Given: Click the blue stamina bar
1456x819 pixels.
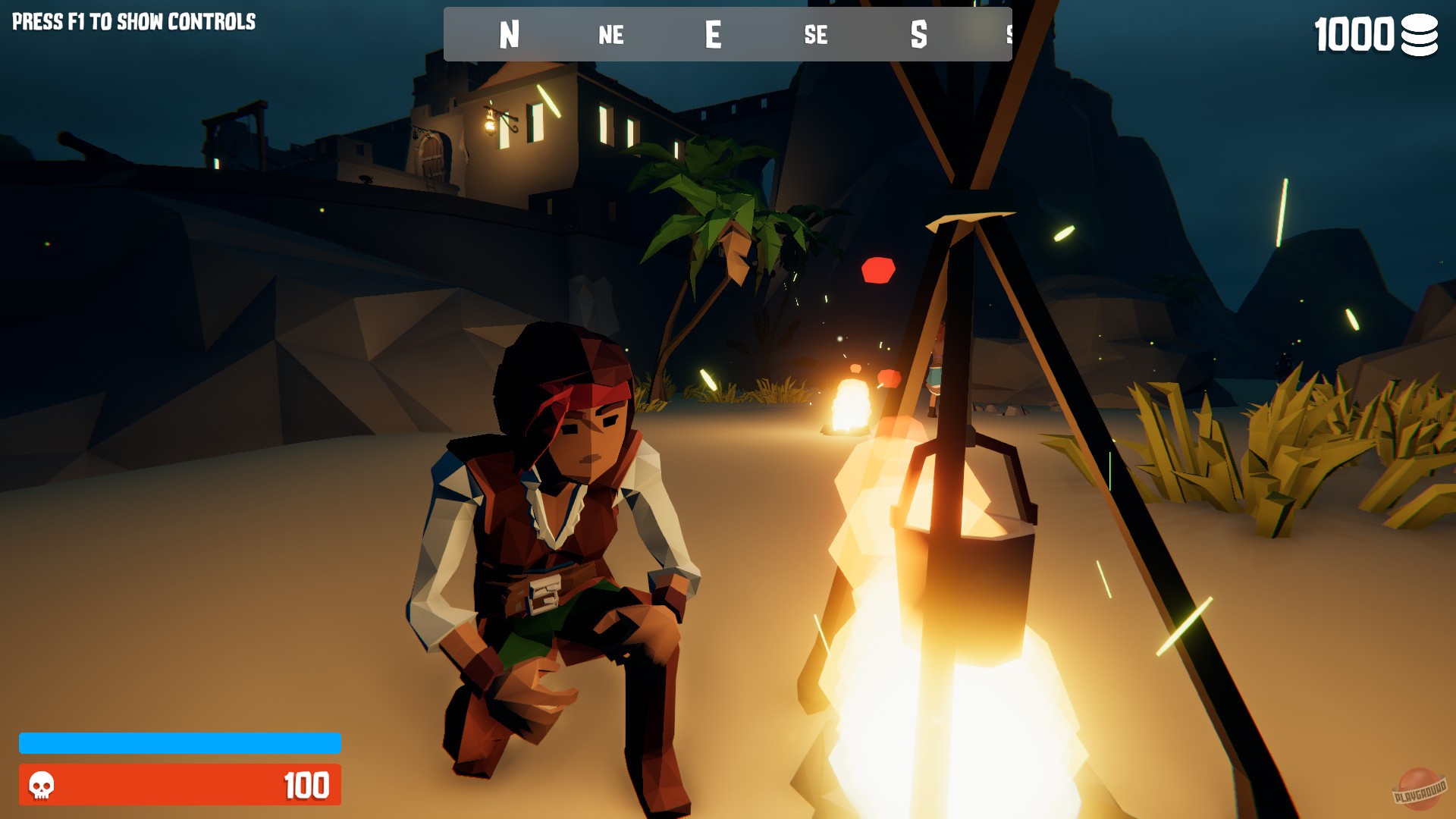Looking at the screenshot, I should (x=180, y=744).
